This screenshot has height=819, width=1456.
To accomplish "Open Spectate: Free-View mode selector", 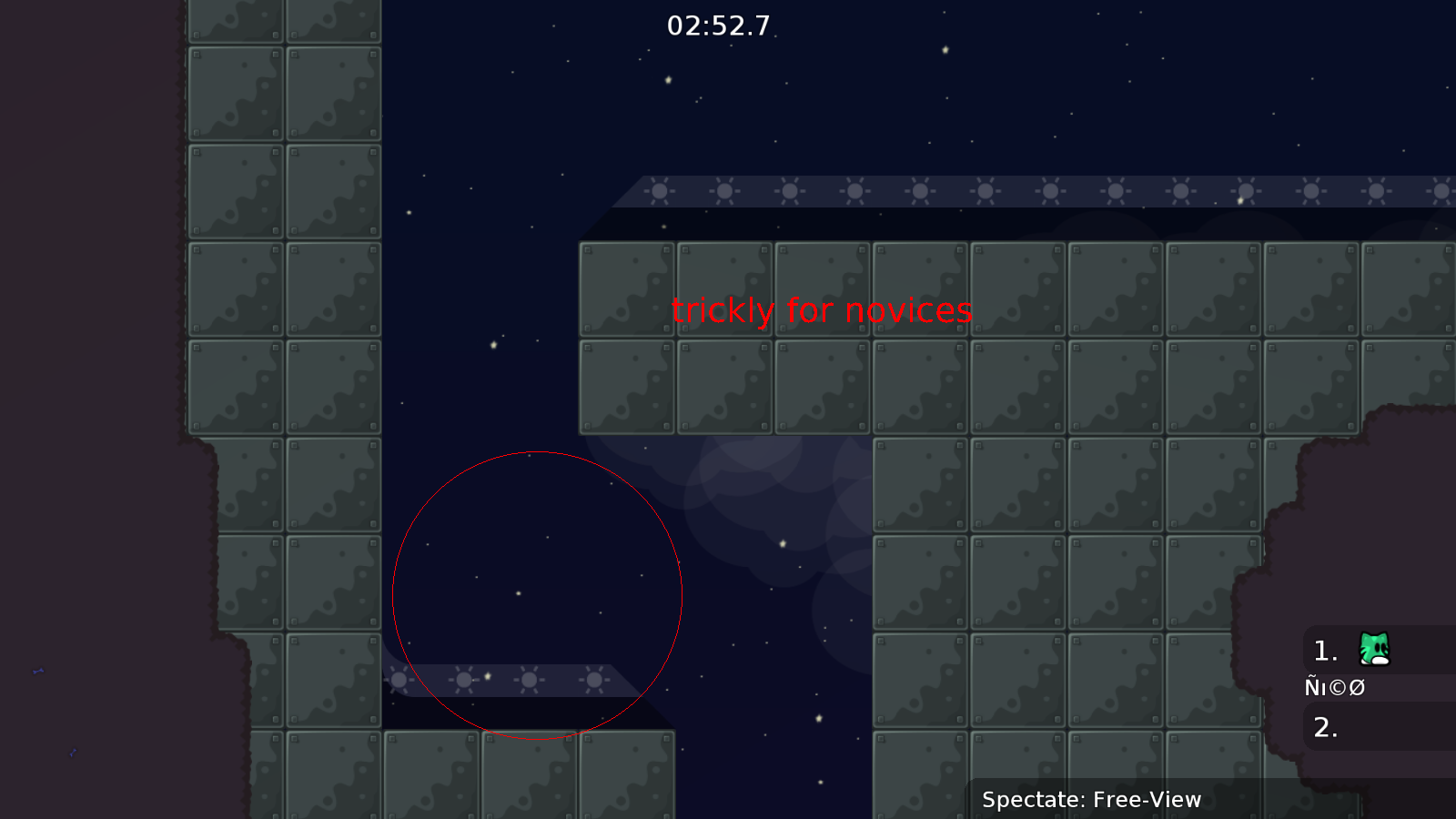I will tap(1091, 800).
